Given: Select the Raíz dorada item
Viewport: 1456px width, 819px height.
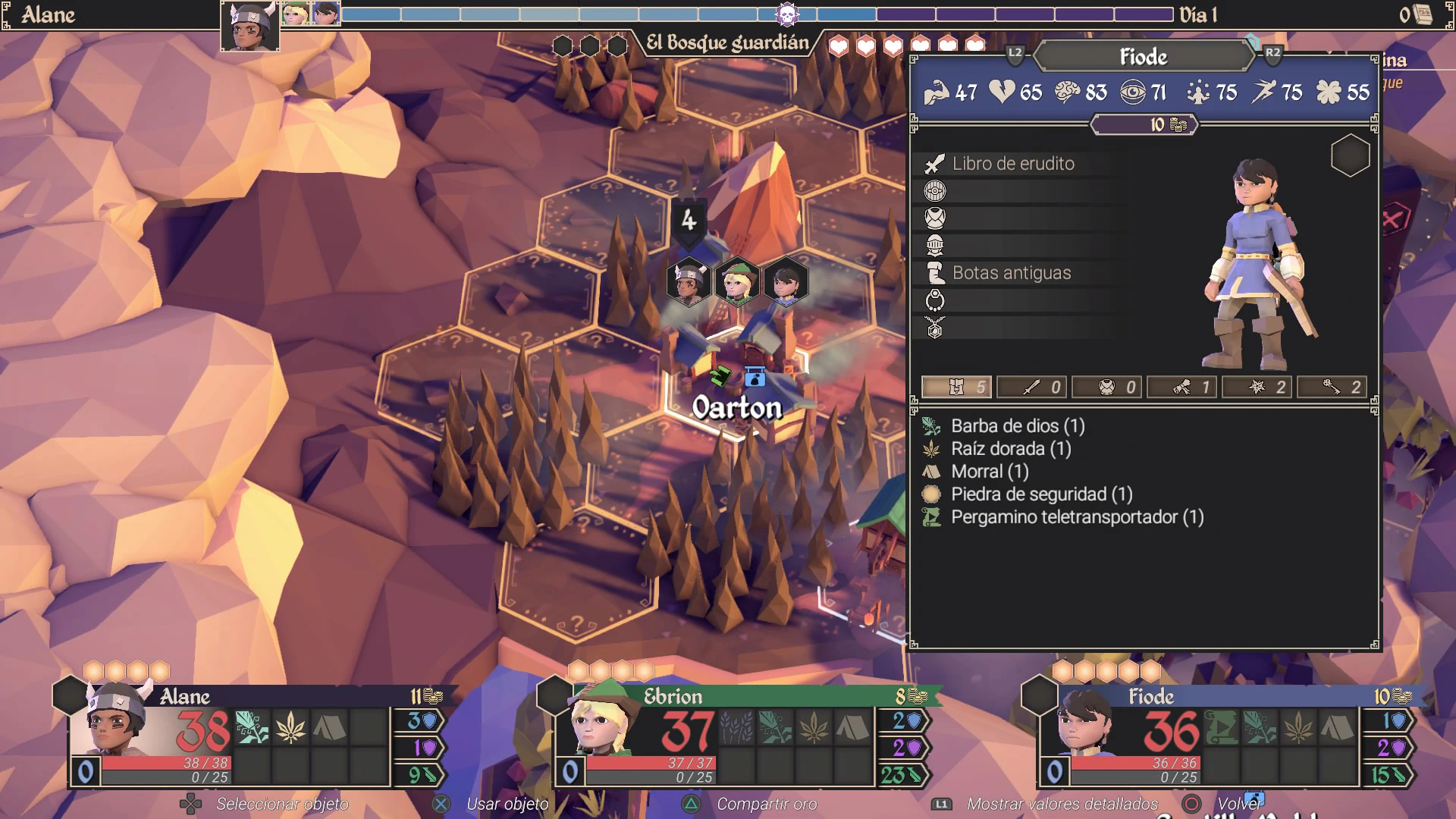Looking at the screenshot, I should [1010, 449].
